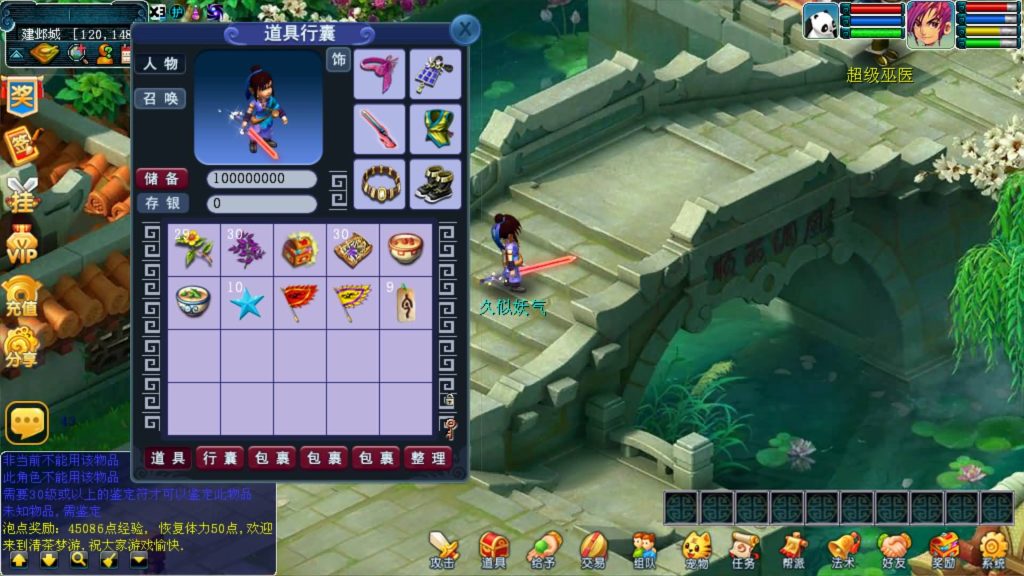Select the blue star item
Image resolution: width=1024 pixels, height=576 pixels.
click(x=246, y=303)
